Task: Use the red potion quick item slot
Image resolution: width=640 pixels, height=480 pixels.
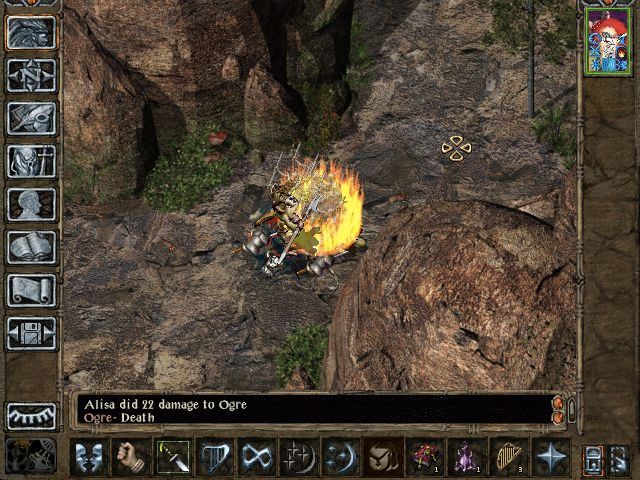Action: click(426, 457)
